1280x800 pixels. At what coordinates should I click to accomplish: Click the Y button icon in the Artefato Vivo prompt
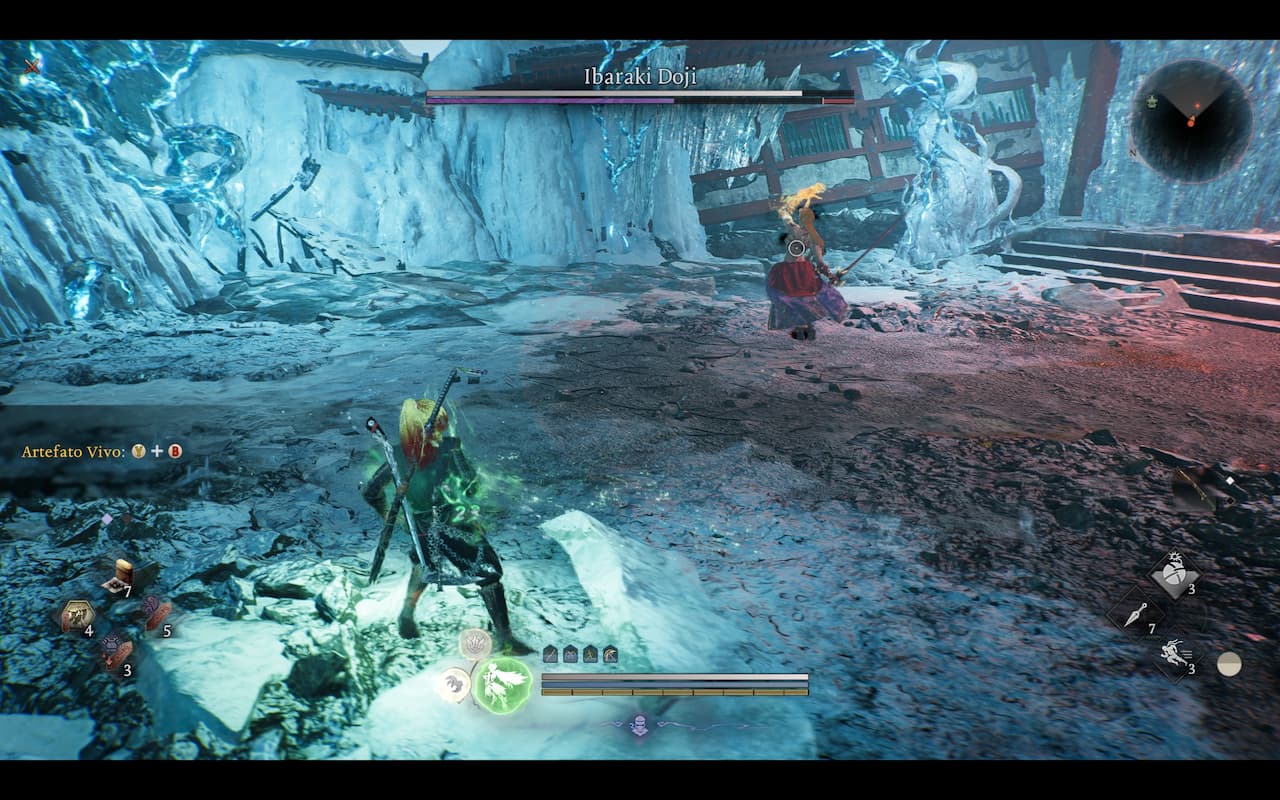point(137,452)
